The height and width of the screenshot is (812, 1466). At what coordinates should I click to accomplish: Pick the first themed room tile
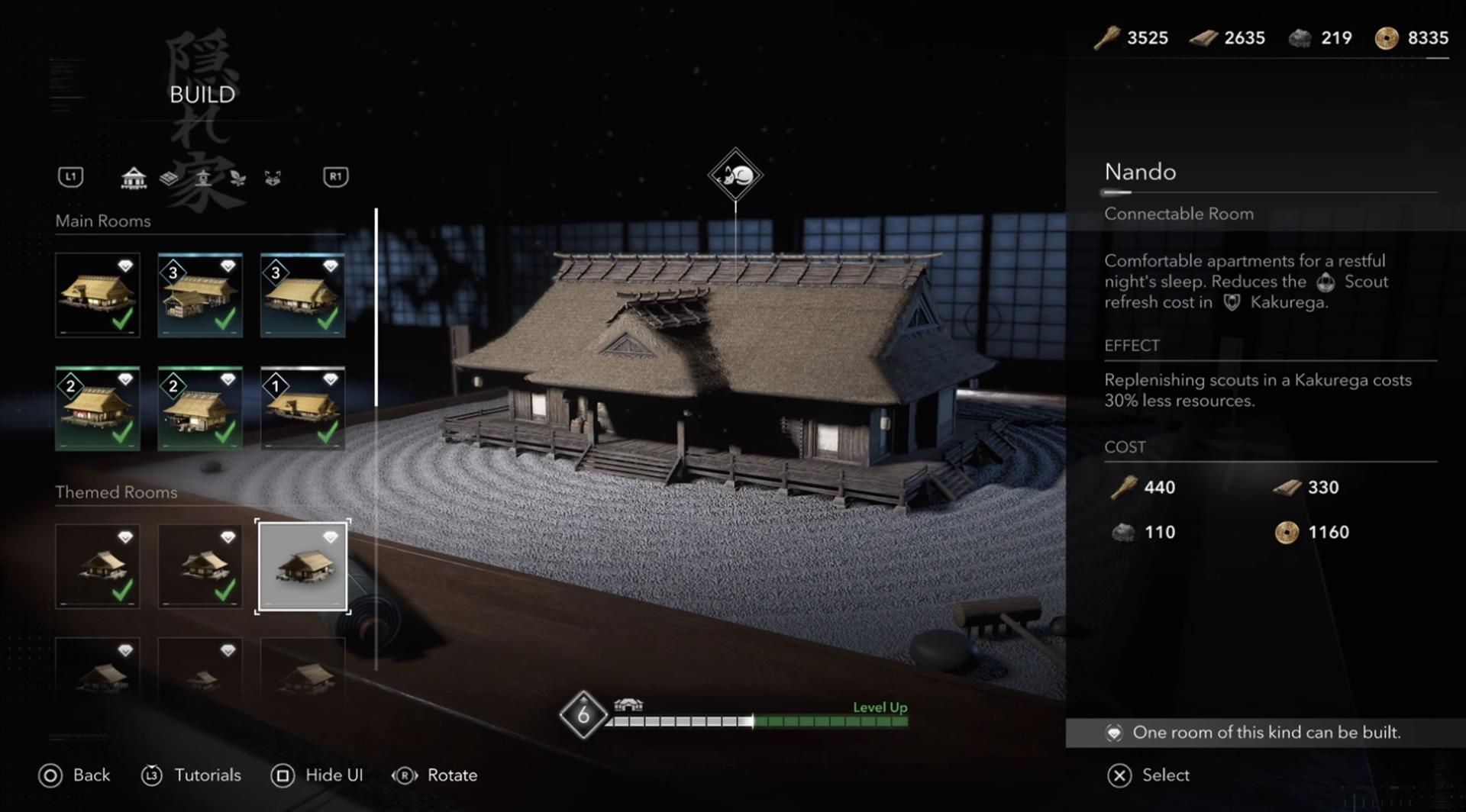98,566
